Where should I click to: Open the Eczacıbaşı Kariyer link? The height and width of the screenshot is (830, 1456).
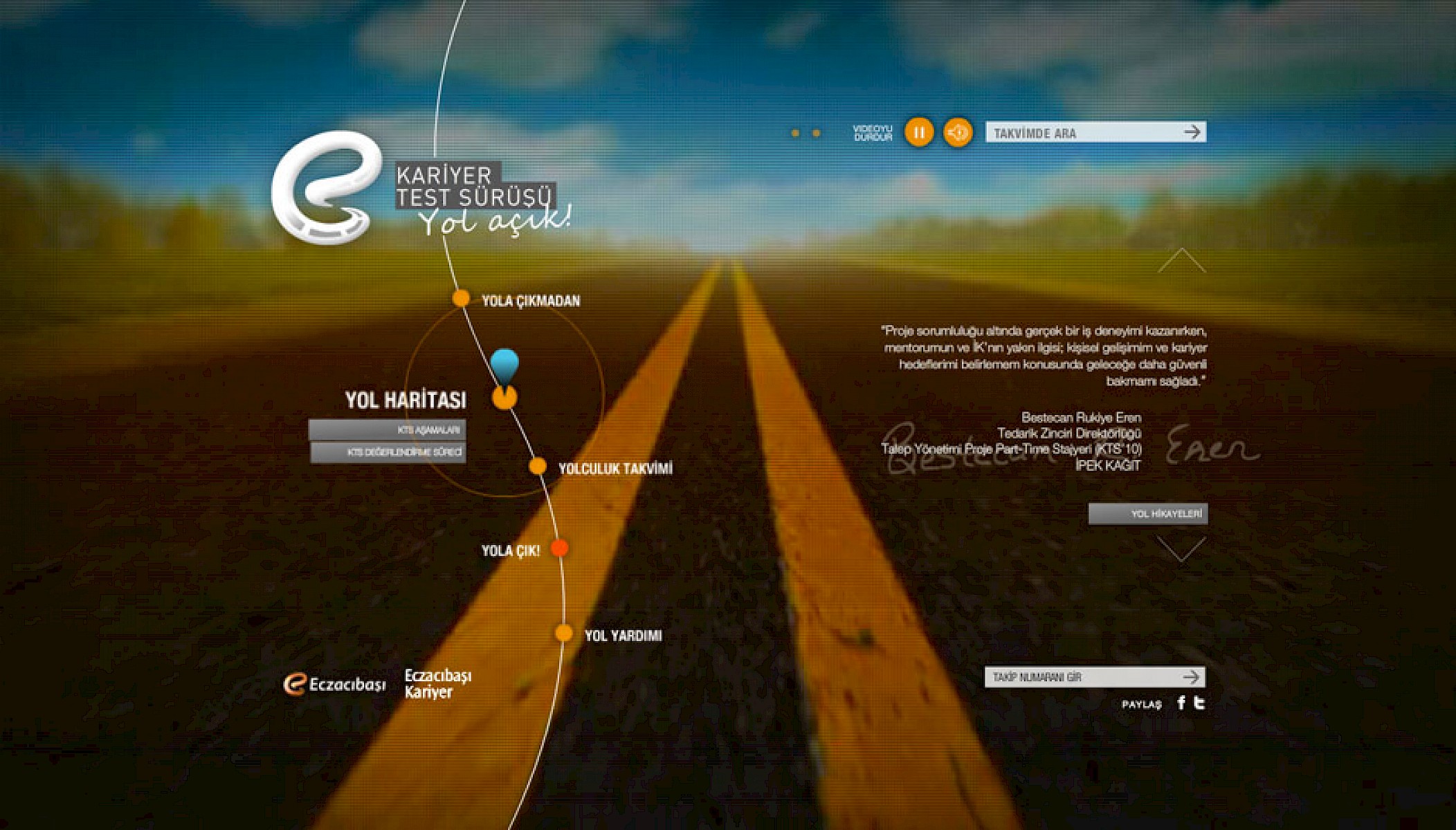tap(437, 683)
